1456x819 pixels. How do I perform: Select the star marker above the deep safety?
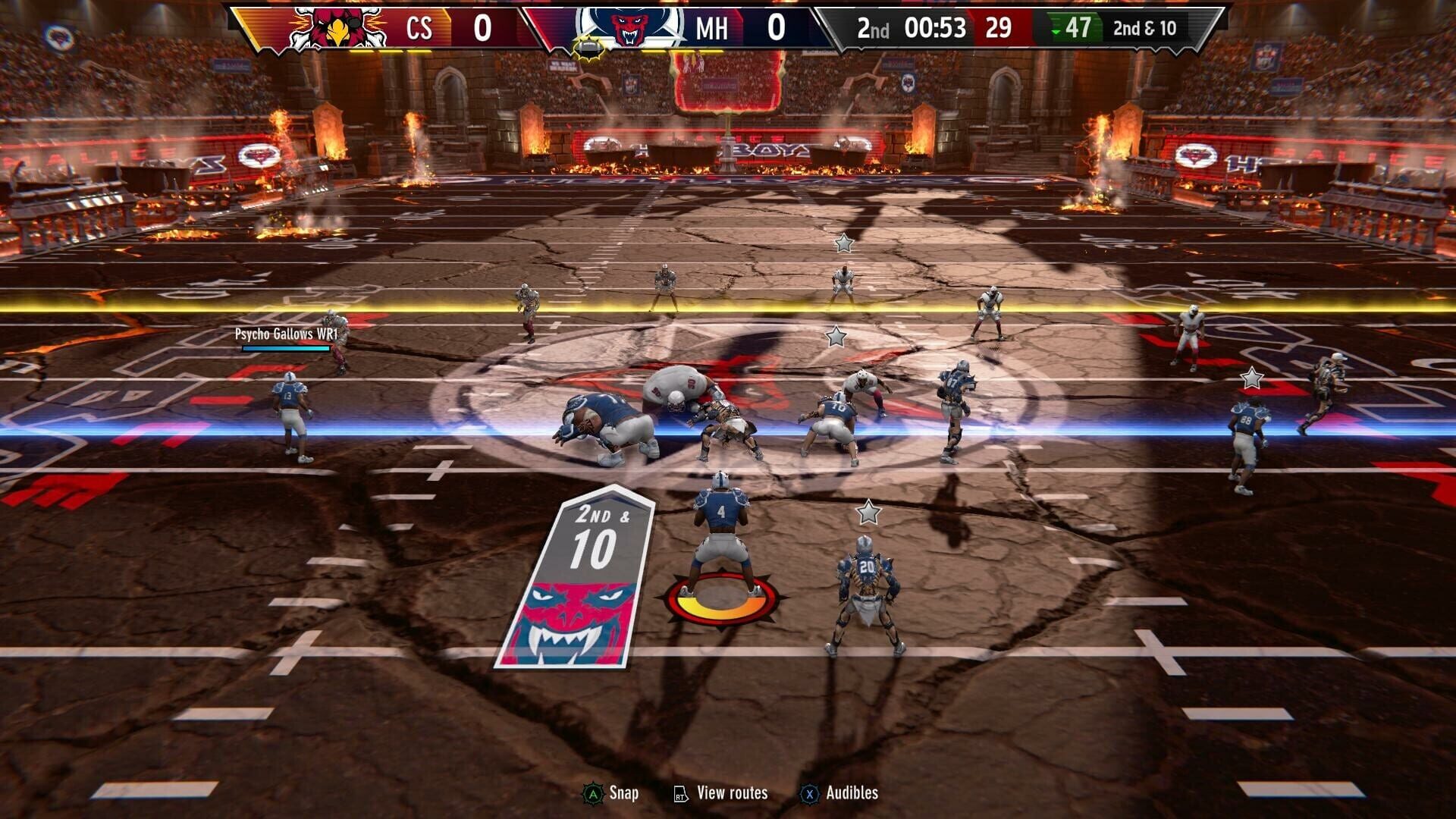[844, 243]
